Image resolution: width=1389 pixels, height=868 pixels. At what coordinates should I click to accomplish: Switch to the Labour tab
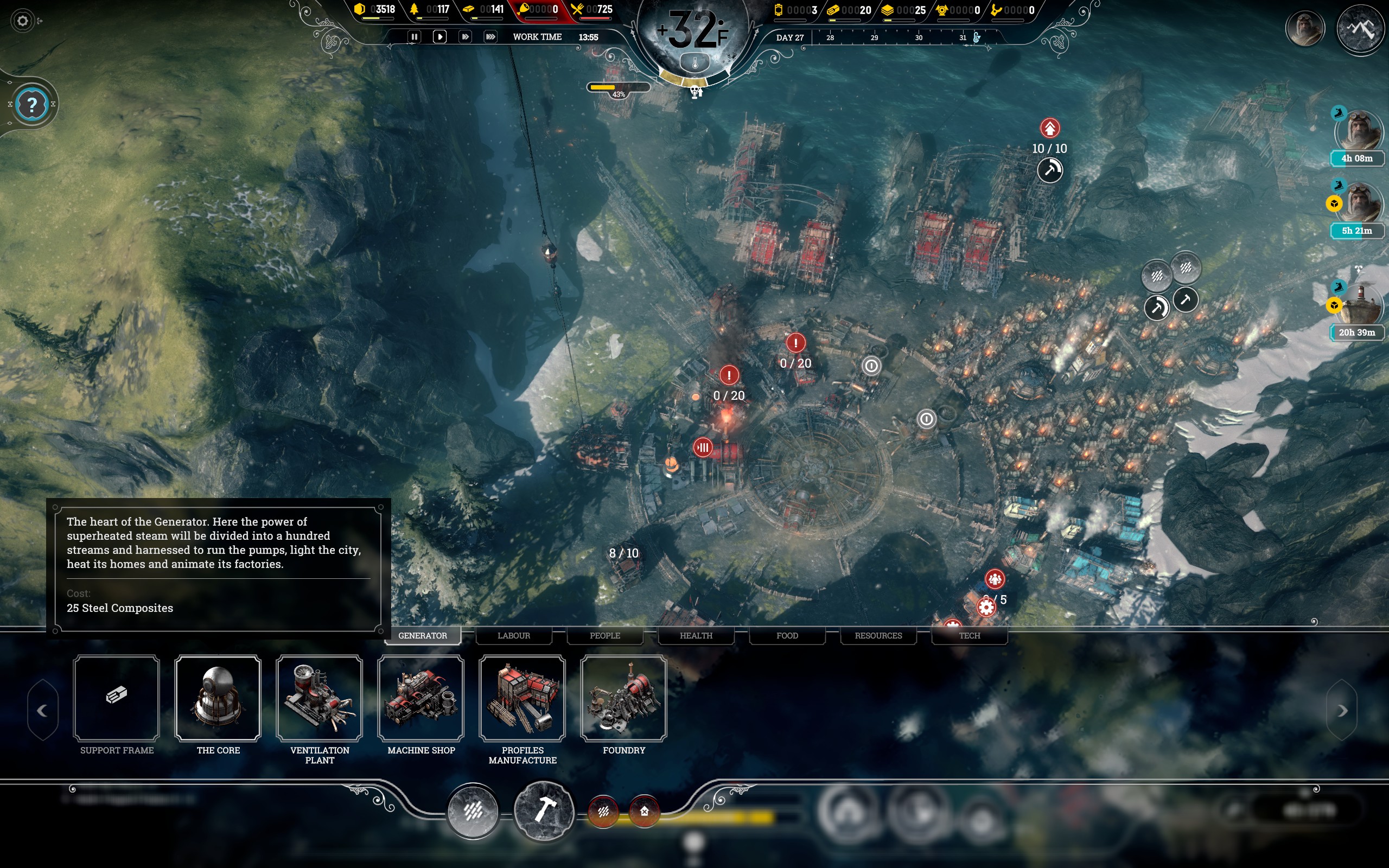[514, 635]
